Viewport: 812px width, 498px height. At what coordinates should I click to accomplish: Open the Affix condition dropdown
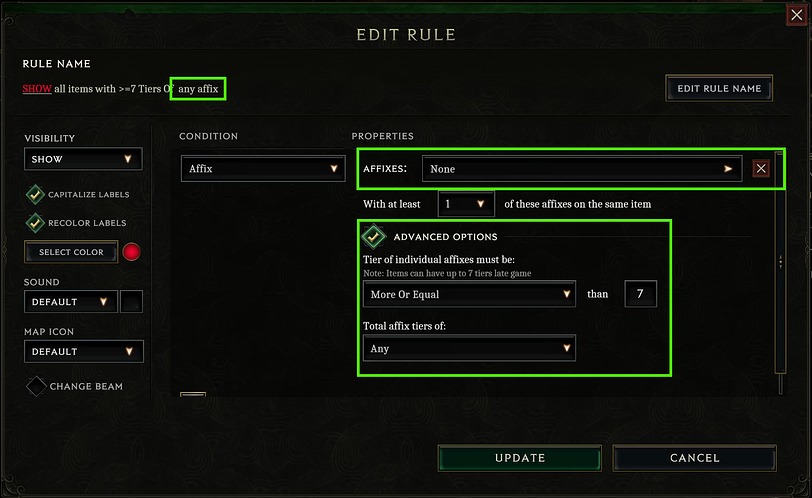tap(263, 169)
